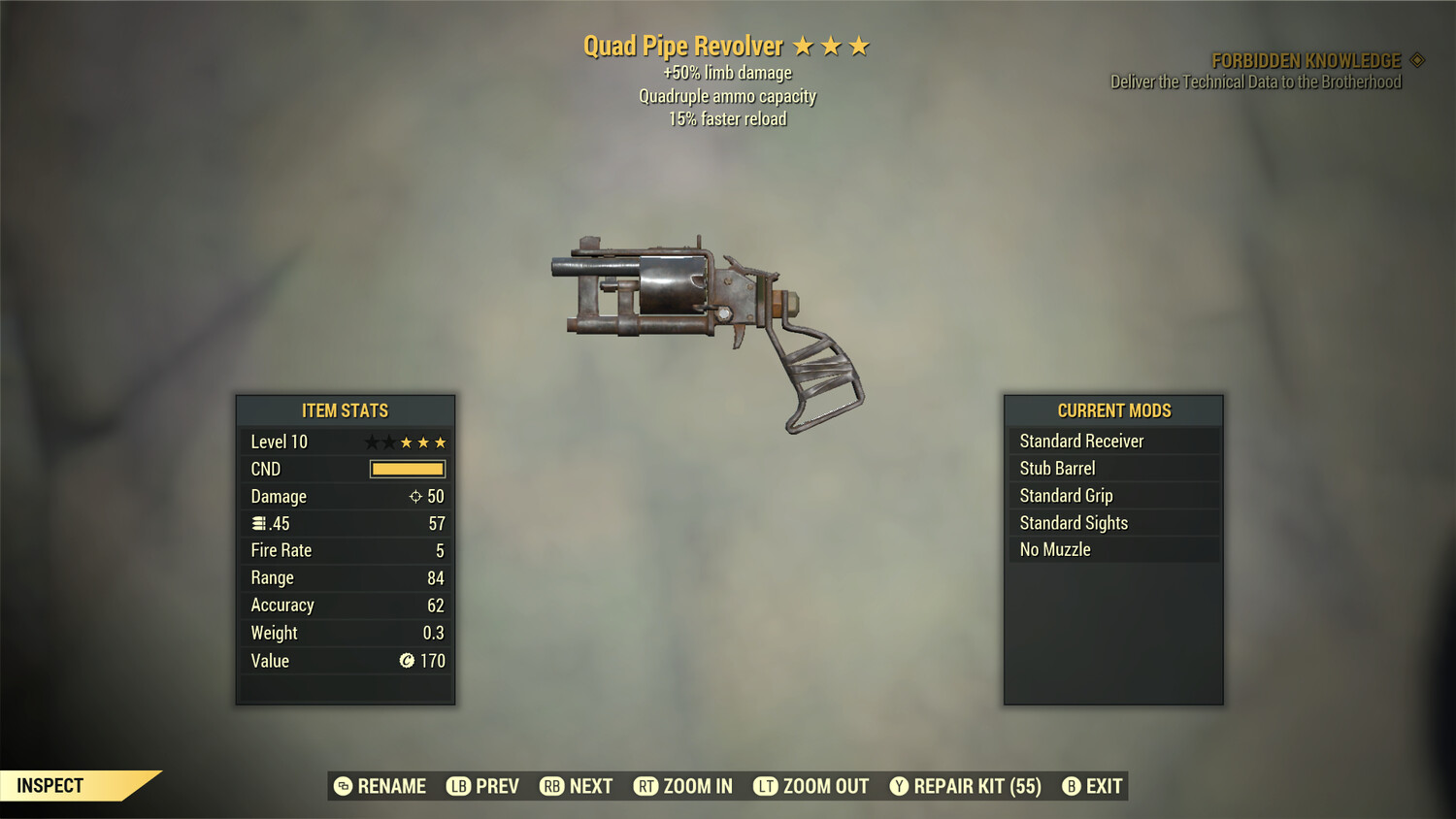The height and width of the screenshot is (819, 1456).
Task: Click the diamond icon after Forbidden Knowledge
Action: pyautogui.click(x=1416, y=59)
